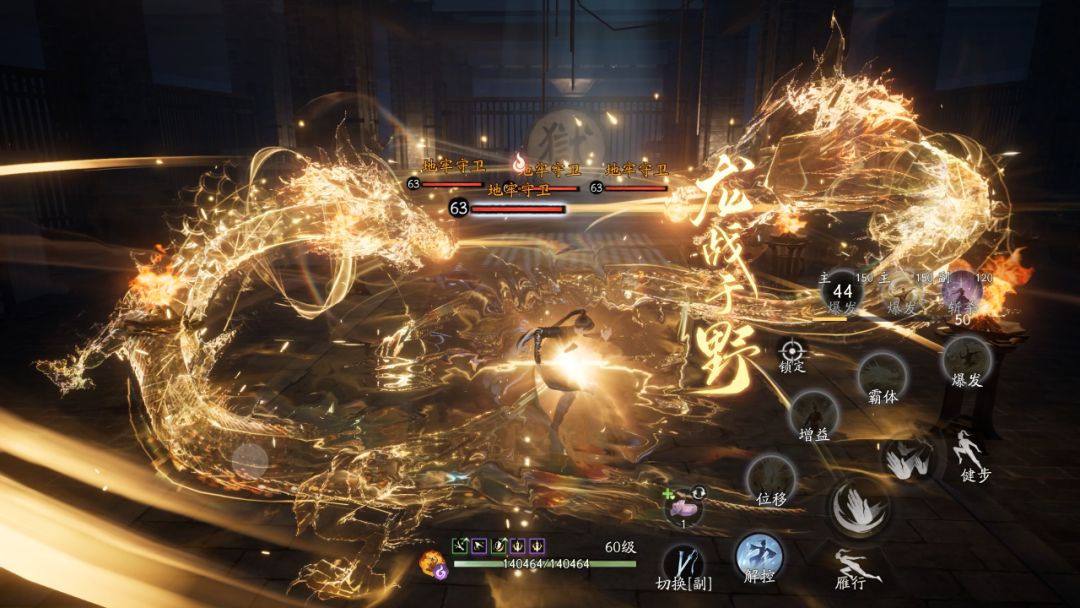Use the 健步 dash button
The width and height of the screenshot is (1080, 608).
(968, 449)
